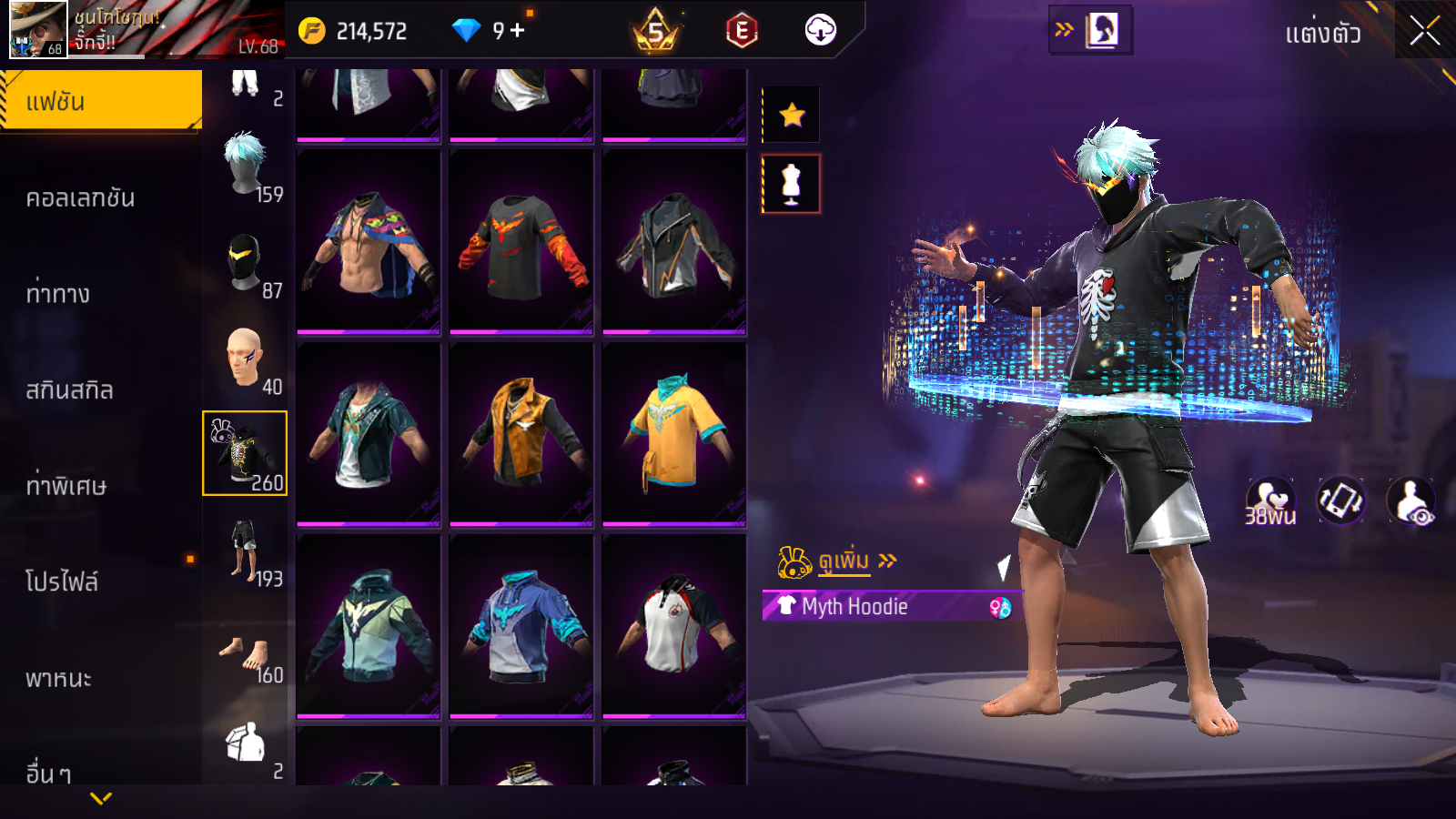Open the ดูเพิ่ม view more link

[x=844, y=561]
